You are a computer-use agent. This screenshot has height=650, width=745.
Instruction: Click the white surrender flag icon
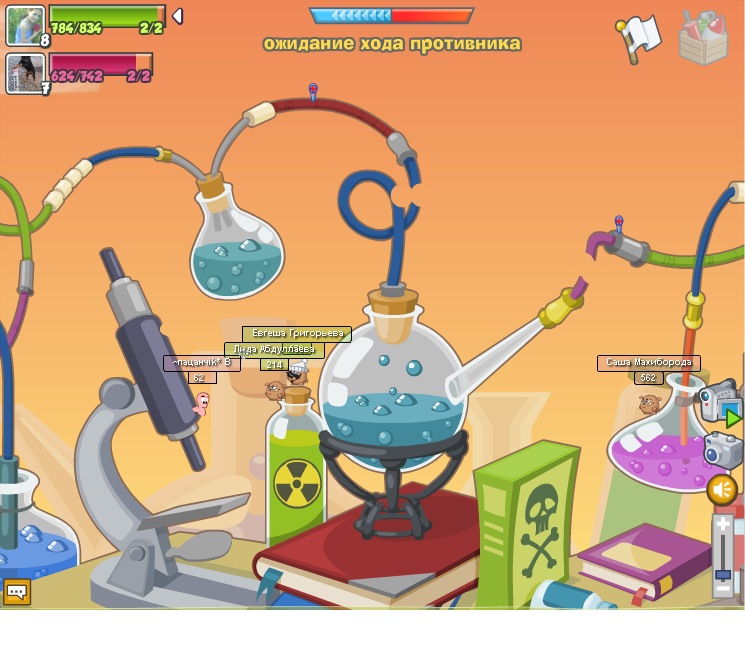(640, 38)
